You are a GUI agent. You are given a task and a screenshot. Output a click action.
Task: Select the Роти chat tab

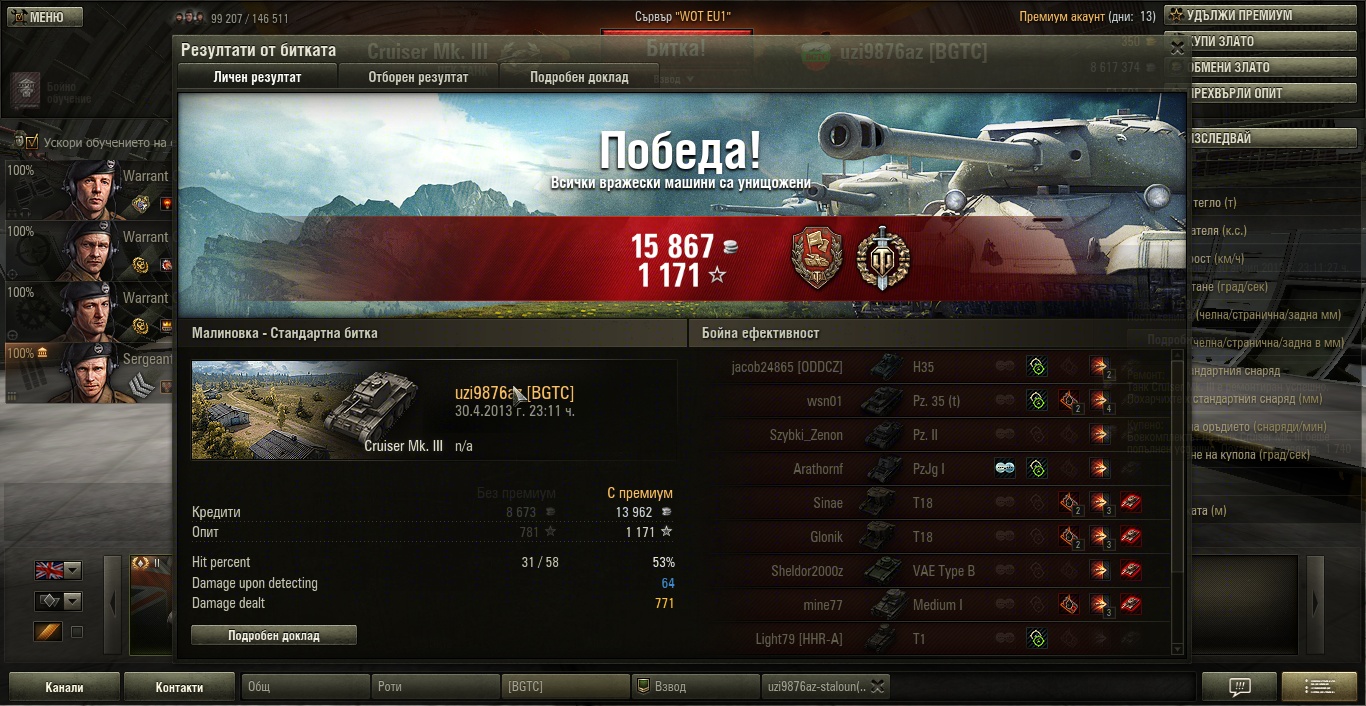[436, 687]
